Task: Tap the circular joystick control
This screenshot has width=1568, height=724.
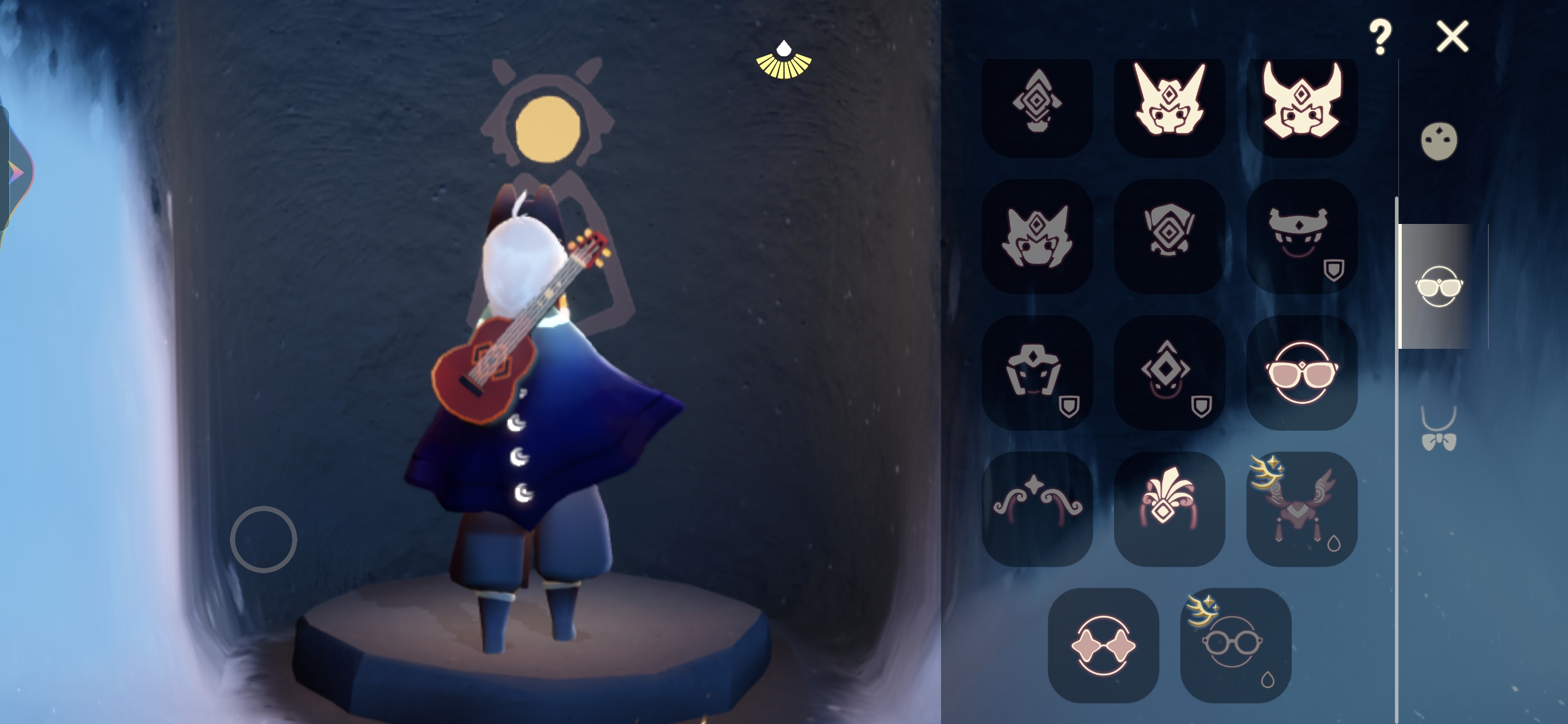Action: [x=264, y=539]
